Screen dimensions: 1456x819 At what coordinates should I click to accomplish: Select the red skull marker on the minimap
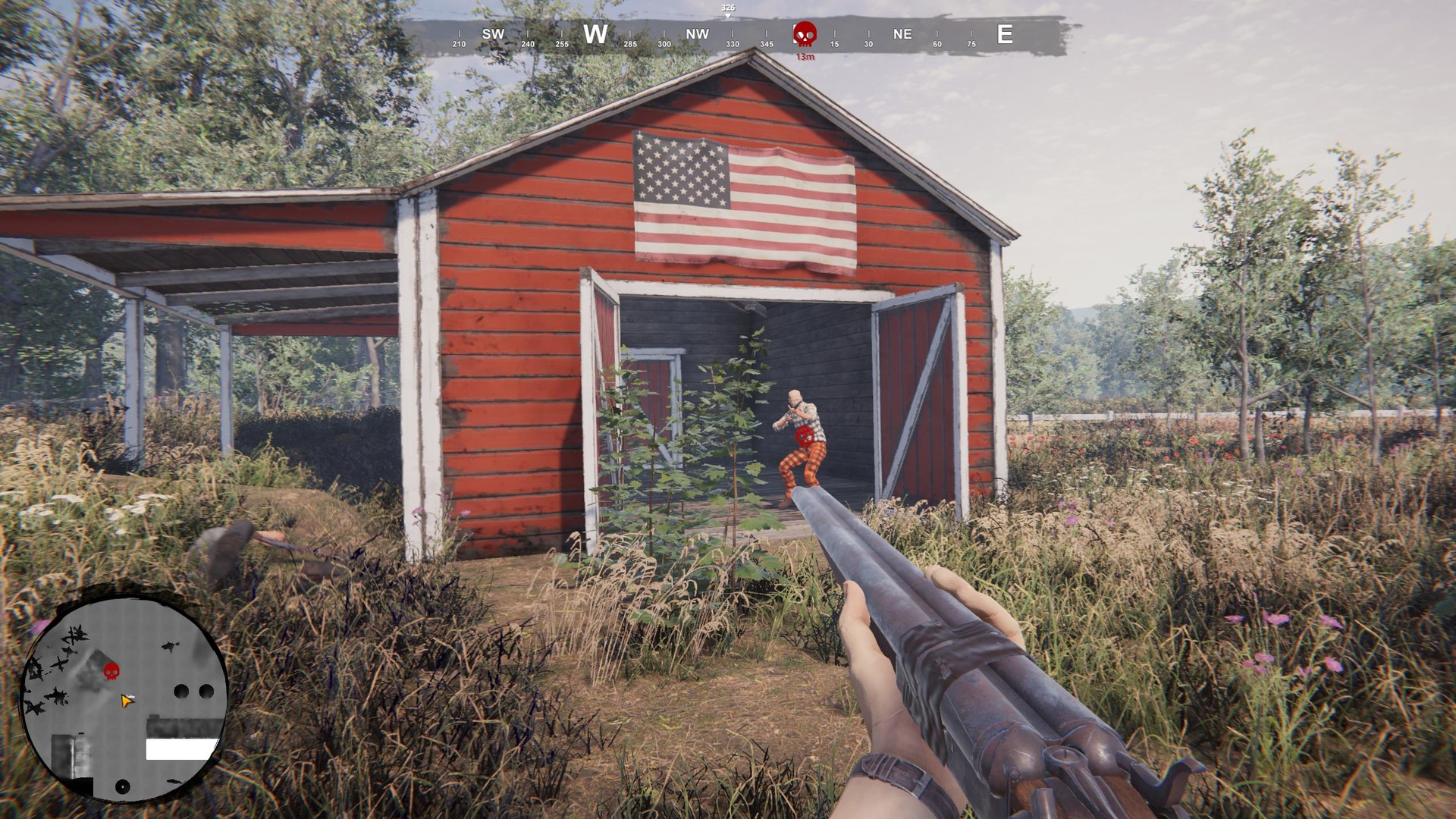111,671
